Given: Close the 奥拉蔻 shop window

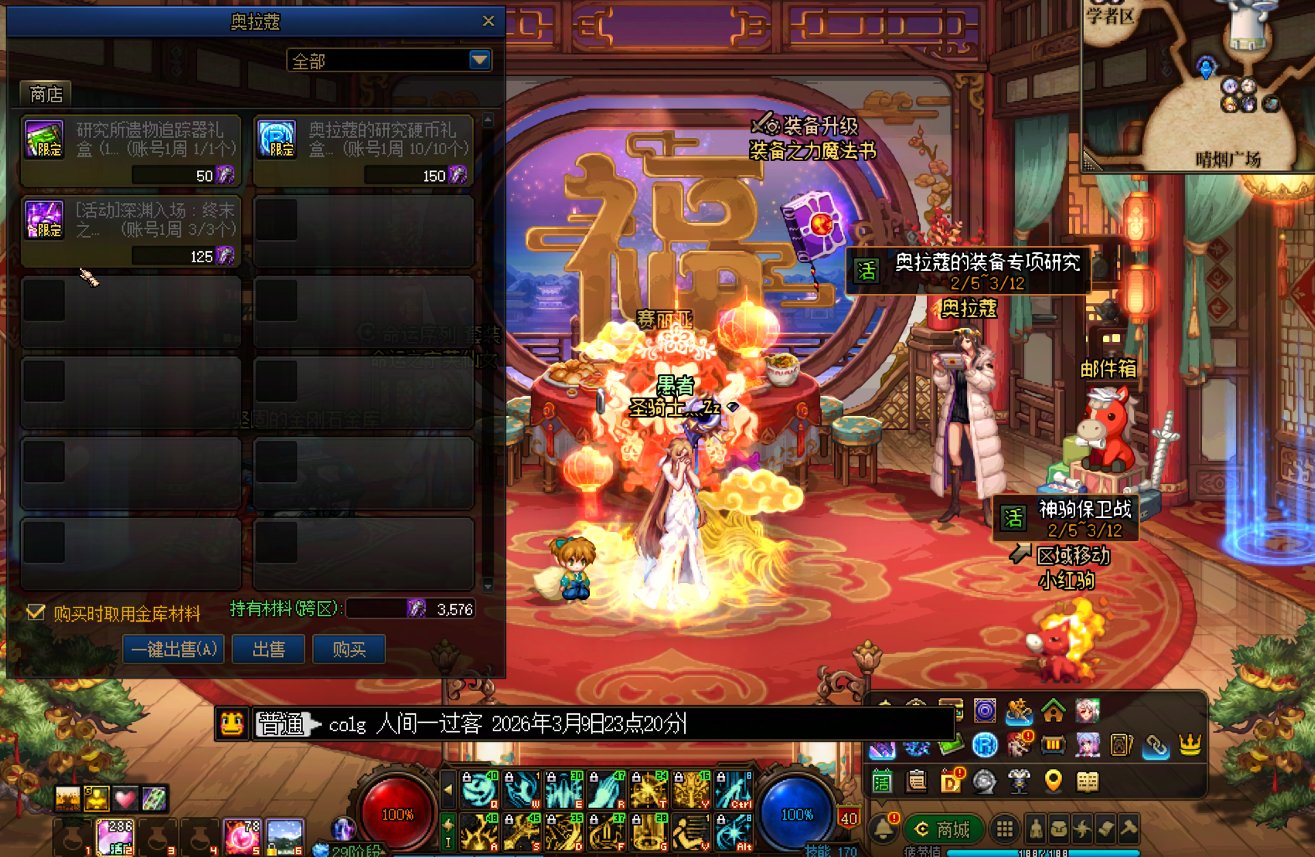Looking at the screenshot, I should 488,21.
